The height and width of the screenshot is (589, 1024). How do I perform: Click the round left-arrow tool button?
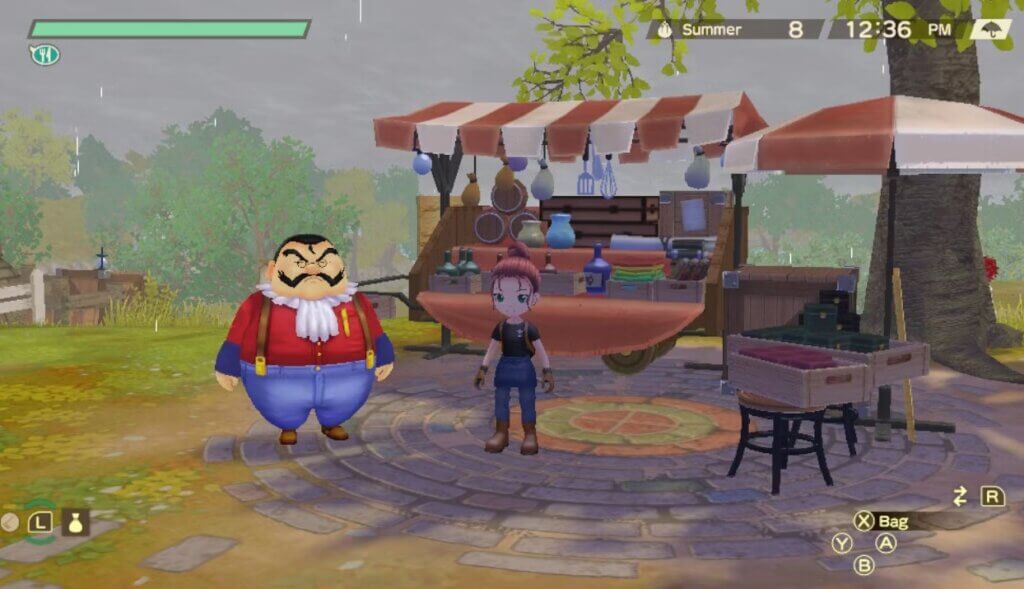11,521
